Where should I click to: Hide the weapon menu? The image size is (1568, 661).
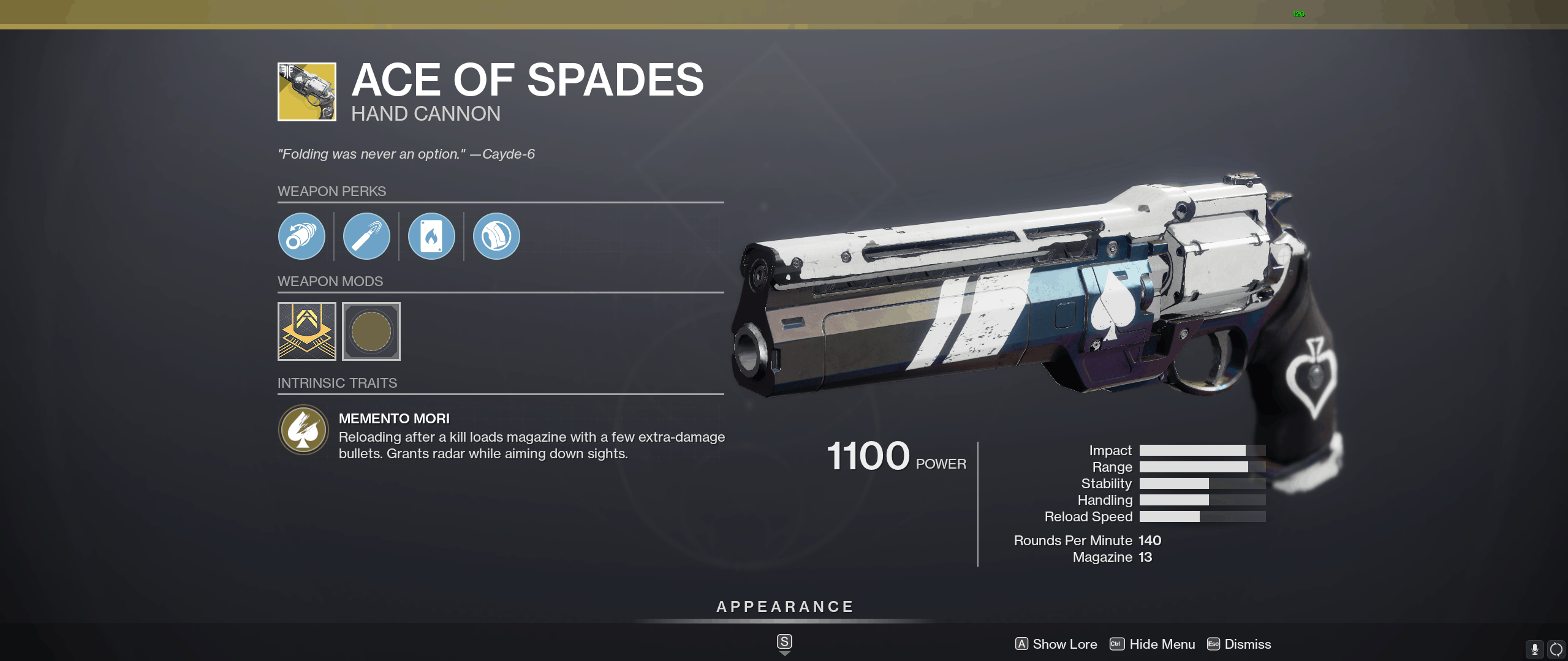pos(1153,644)
